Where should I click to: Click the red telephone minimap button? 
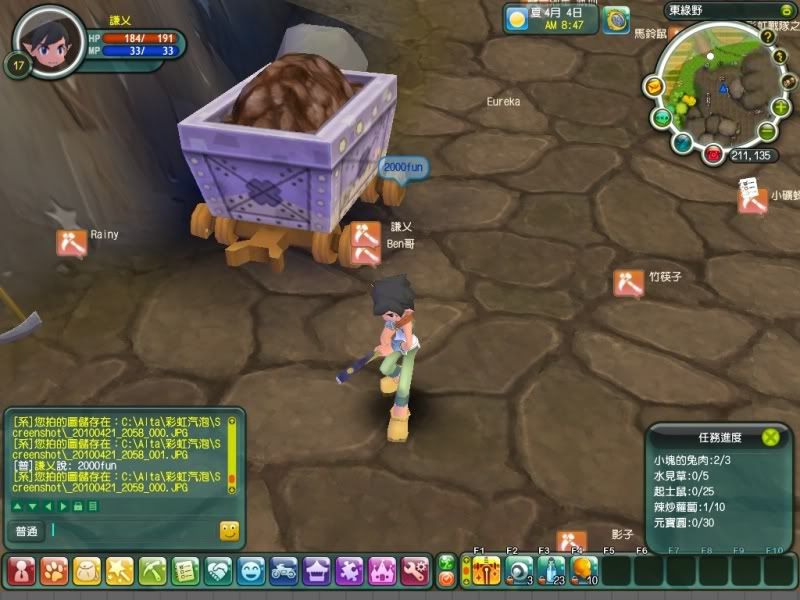pos(713,154)
